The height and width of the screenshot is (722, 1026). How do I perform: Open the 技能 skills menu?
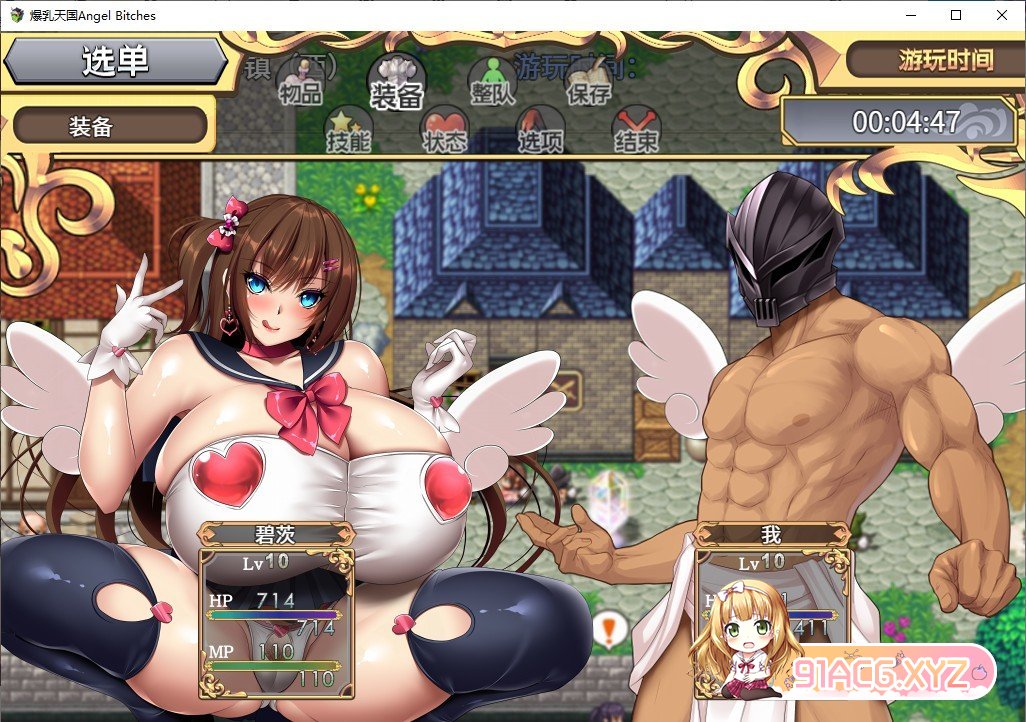coord(348,132)
